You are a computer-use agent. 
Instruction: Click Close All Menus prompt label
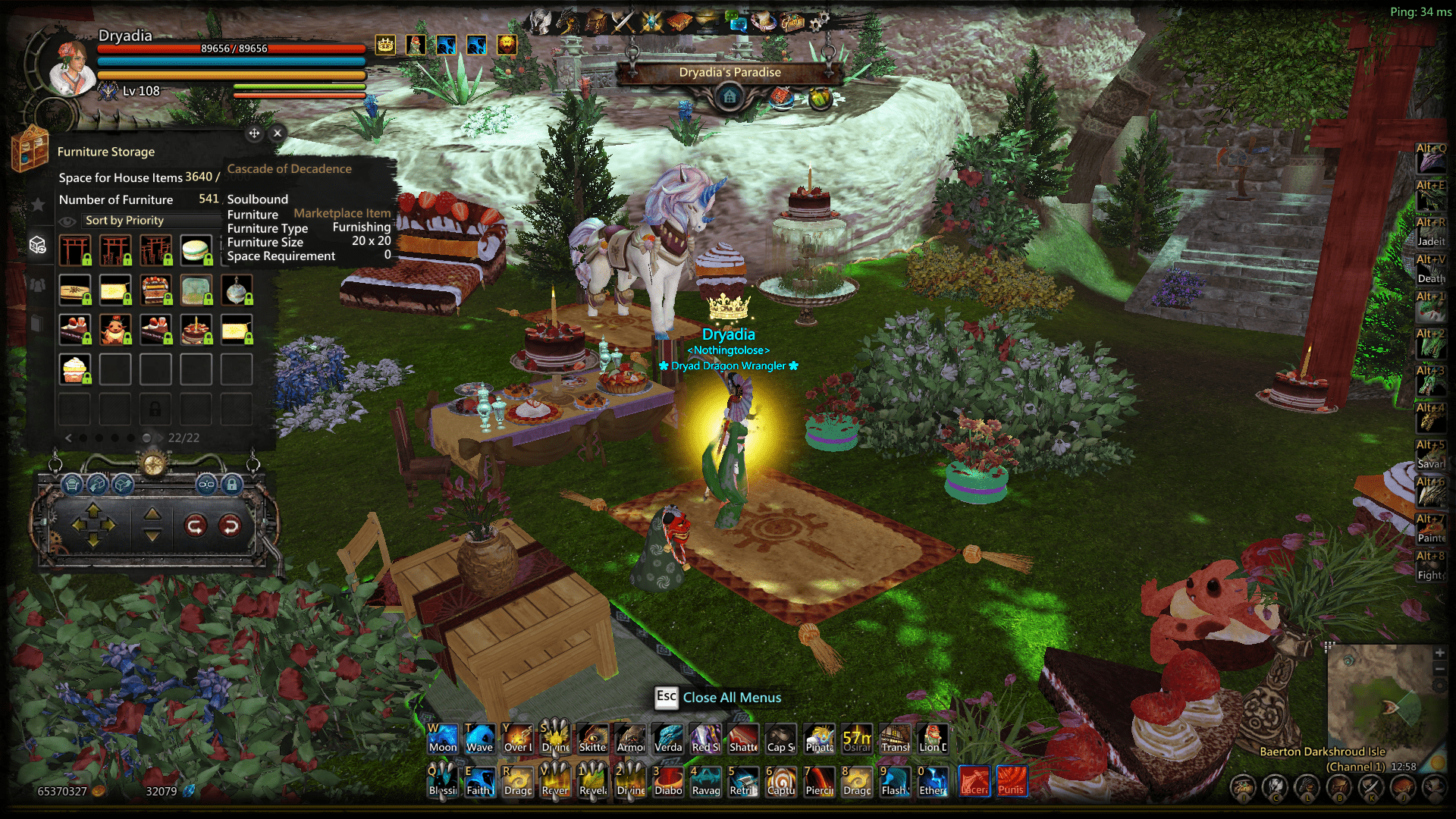tap(732, 698)
